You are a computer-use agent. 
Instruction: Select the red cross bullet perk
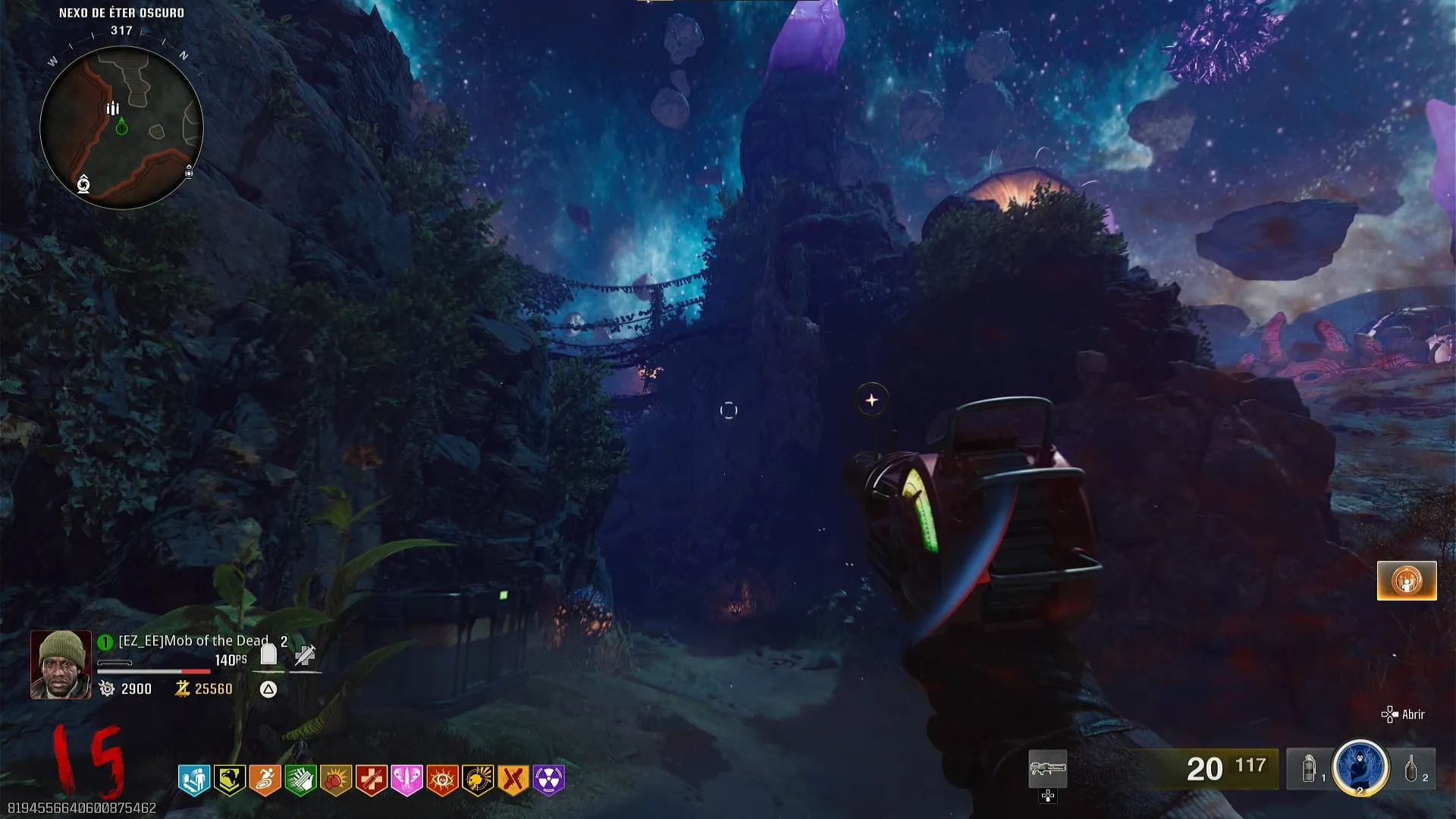372,779
